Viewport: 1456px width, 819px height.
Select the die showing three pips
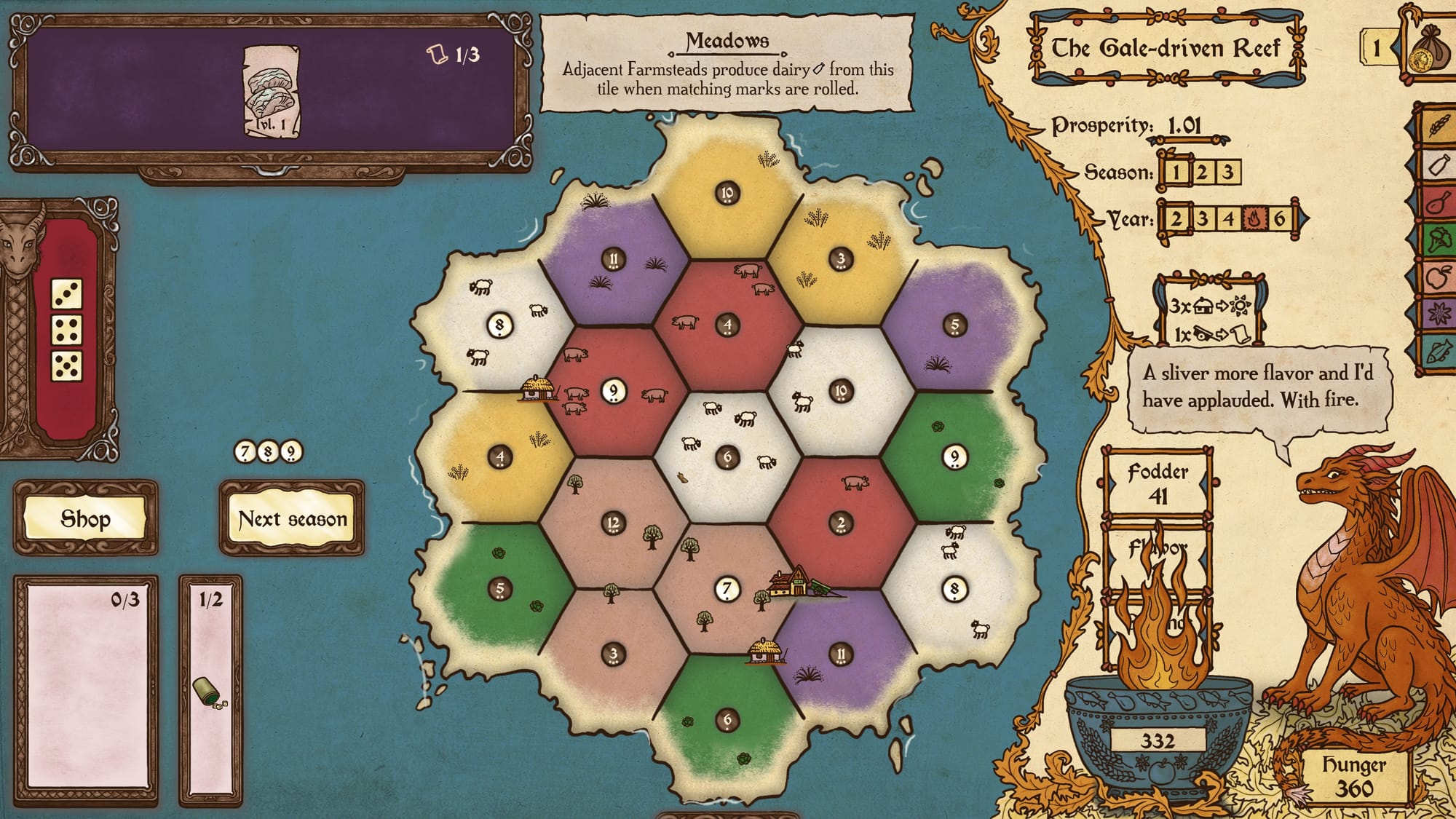pos(66,294)
